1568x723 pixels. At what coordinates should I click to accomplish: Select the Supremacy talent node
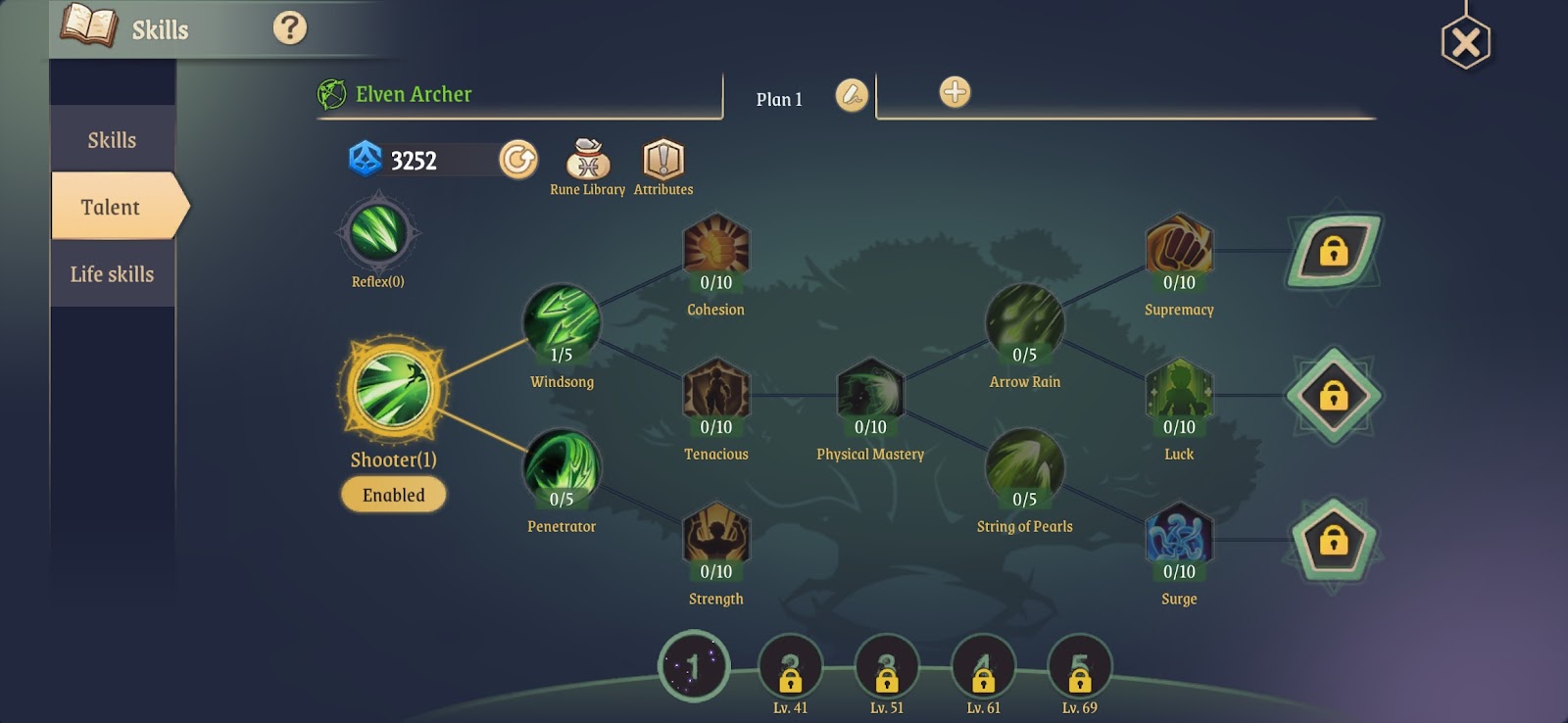pos(1179,247)
